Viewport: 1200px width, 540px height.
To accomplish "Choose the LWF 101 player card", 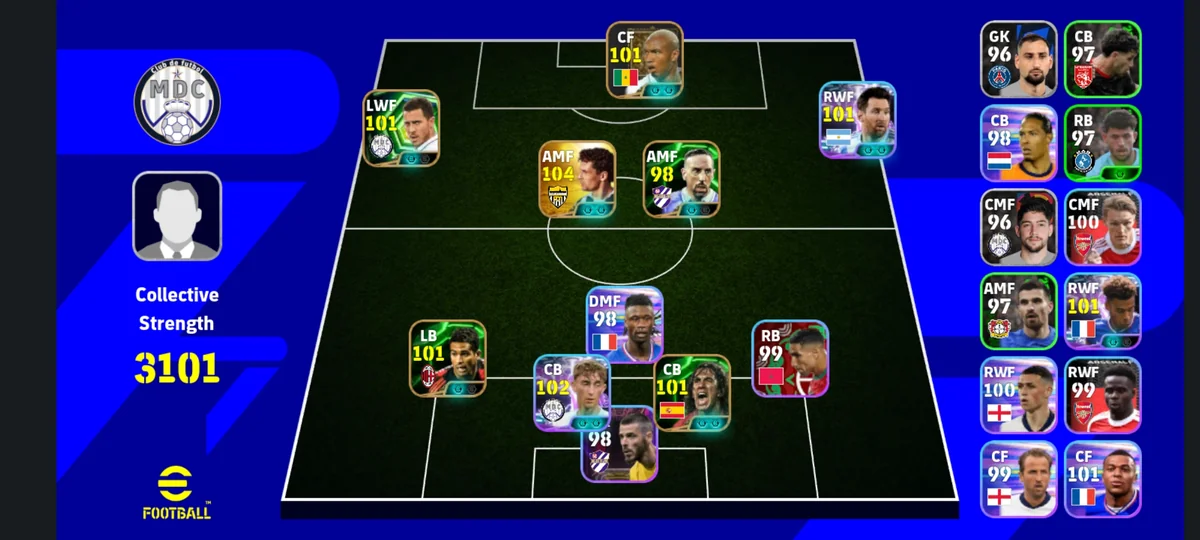I will [400, 128].
